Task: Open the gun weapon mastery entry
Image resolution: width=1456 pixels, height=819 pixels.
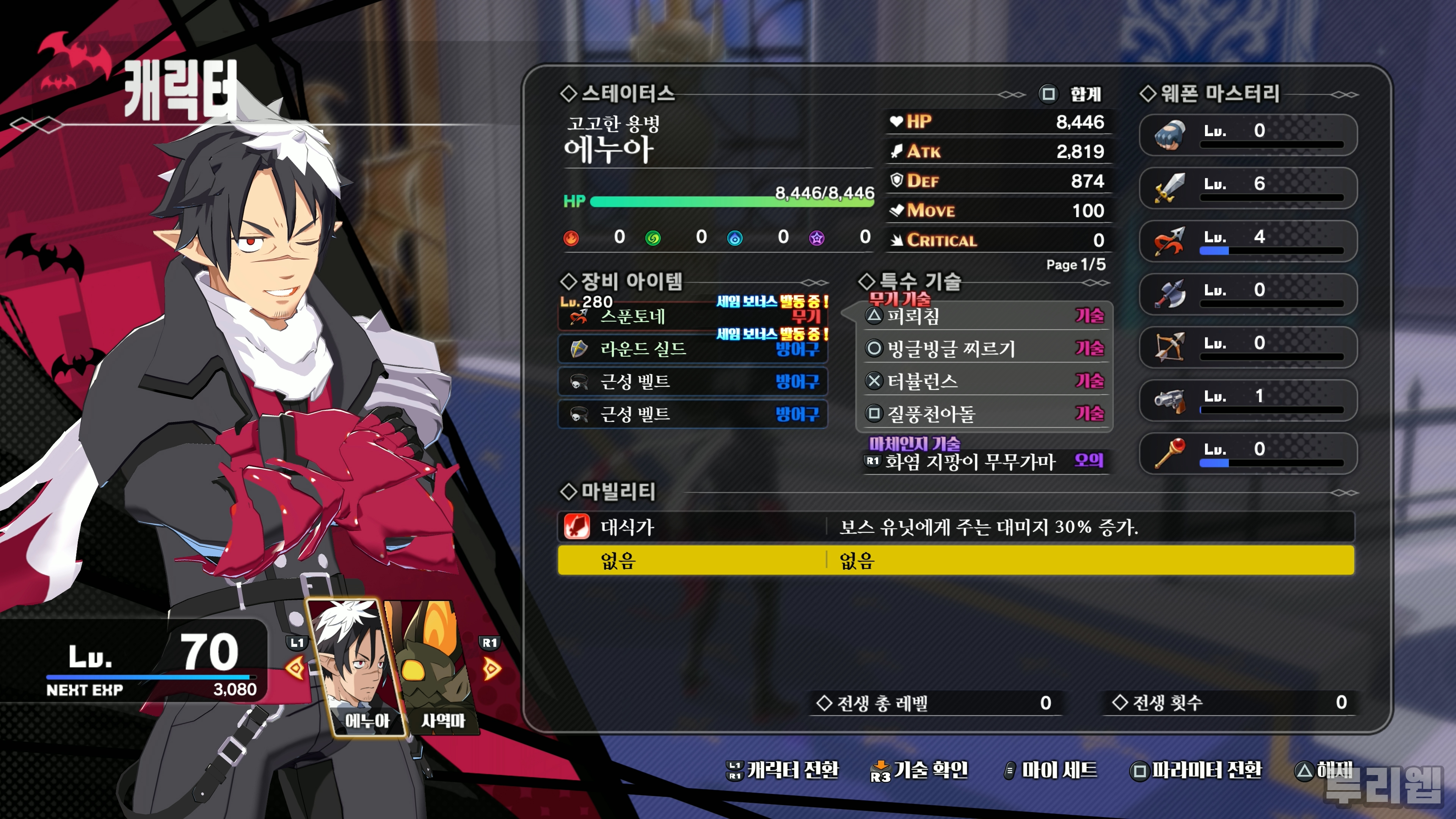Action: tap(1247, 400)
